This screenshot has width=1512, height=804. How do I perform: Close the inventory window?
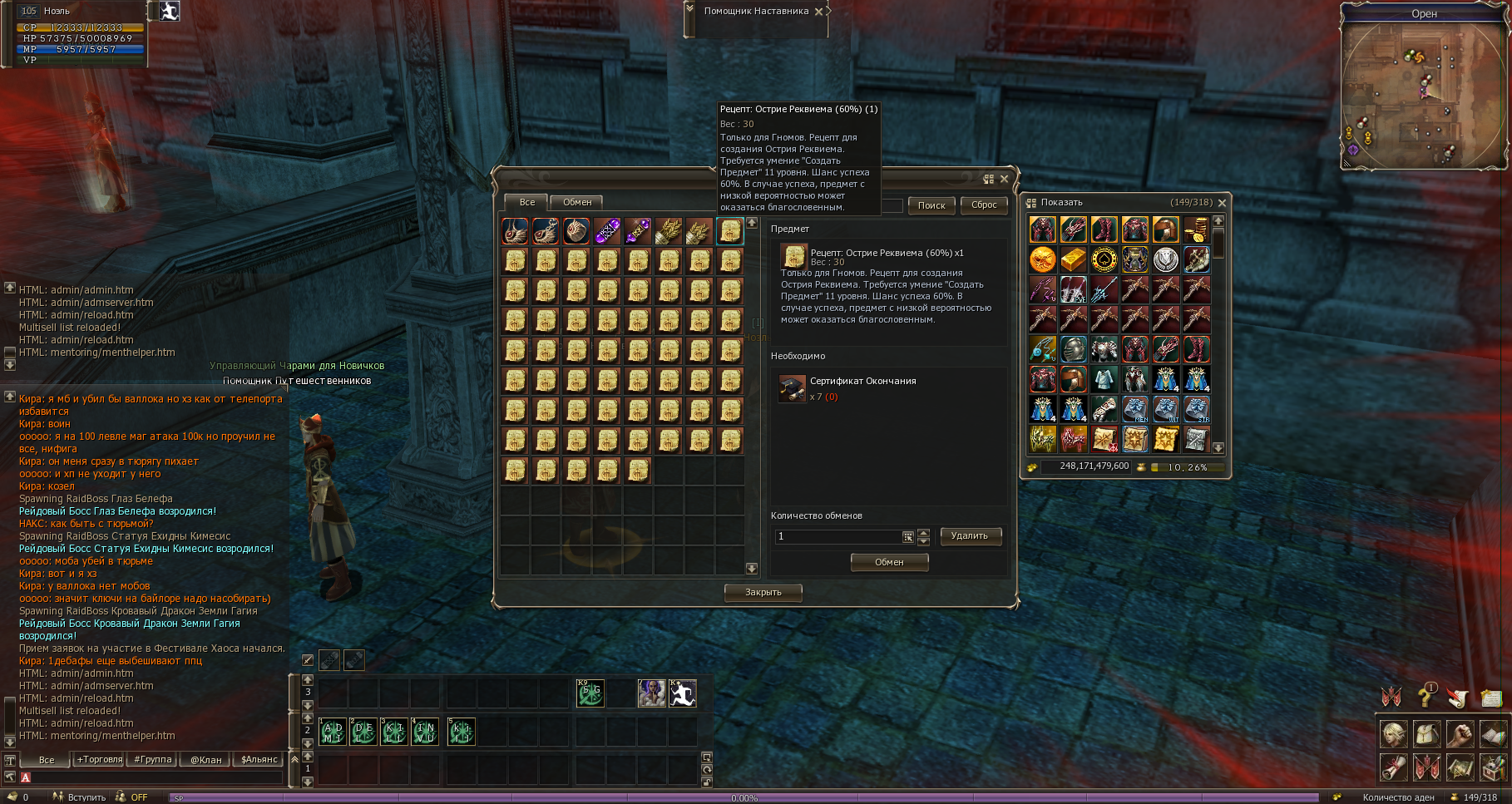pos(1222,203)
